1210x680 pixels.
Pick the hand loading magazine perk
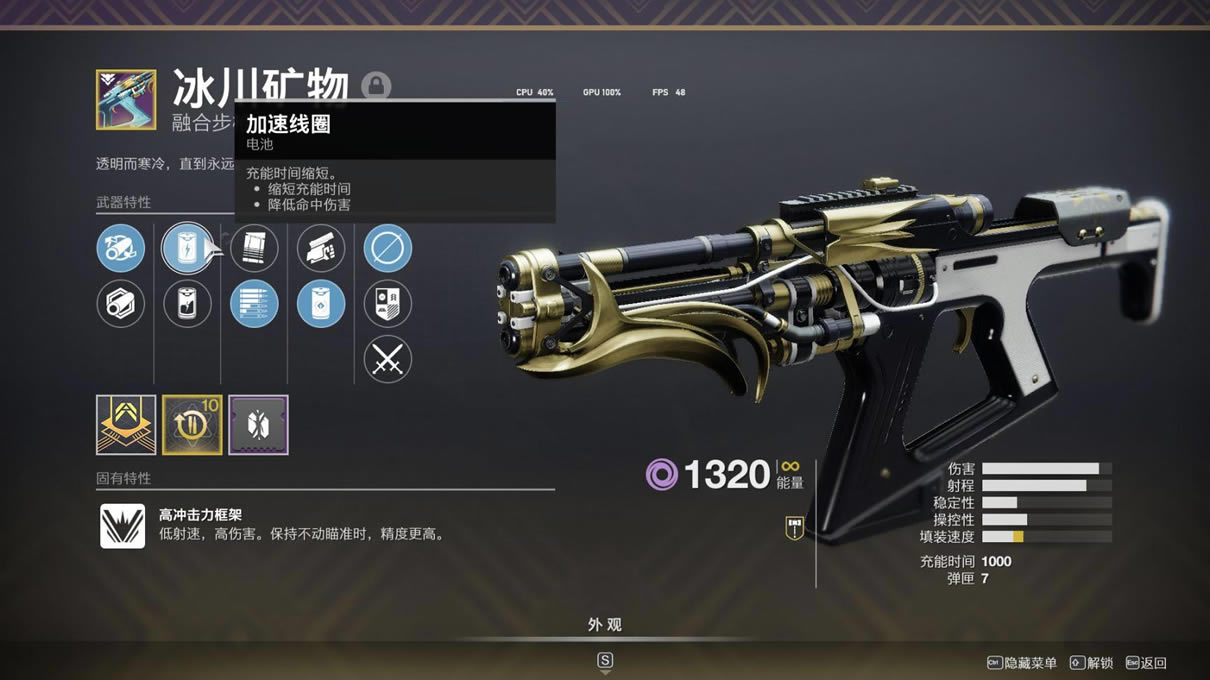click(321, 248)
